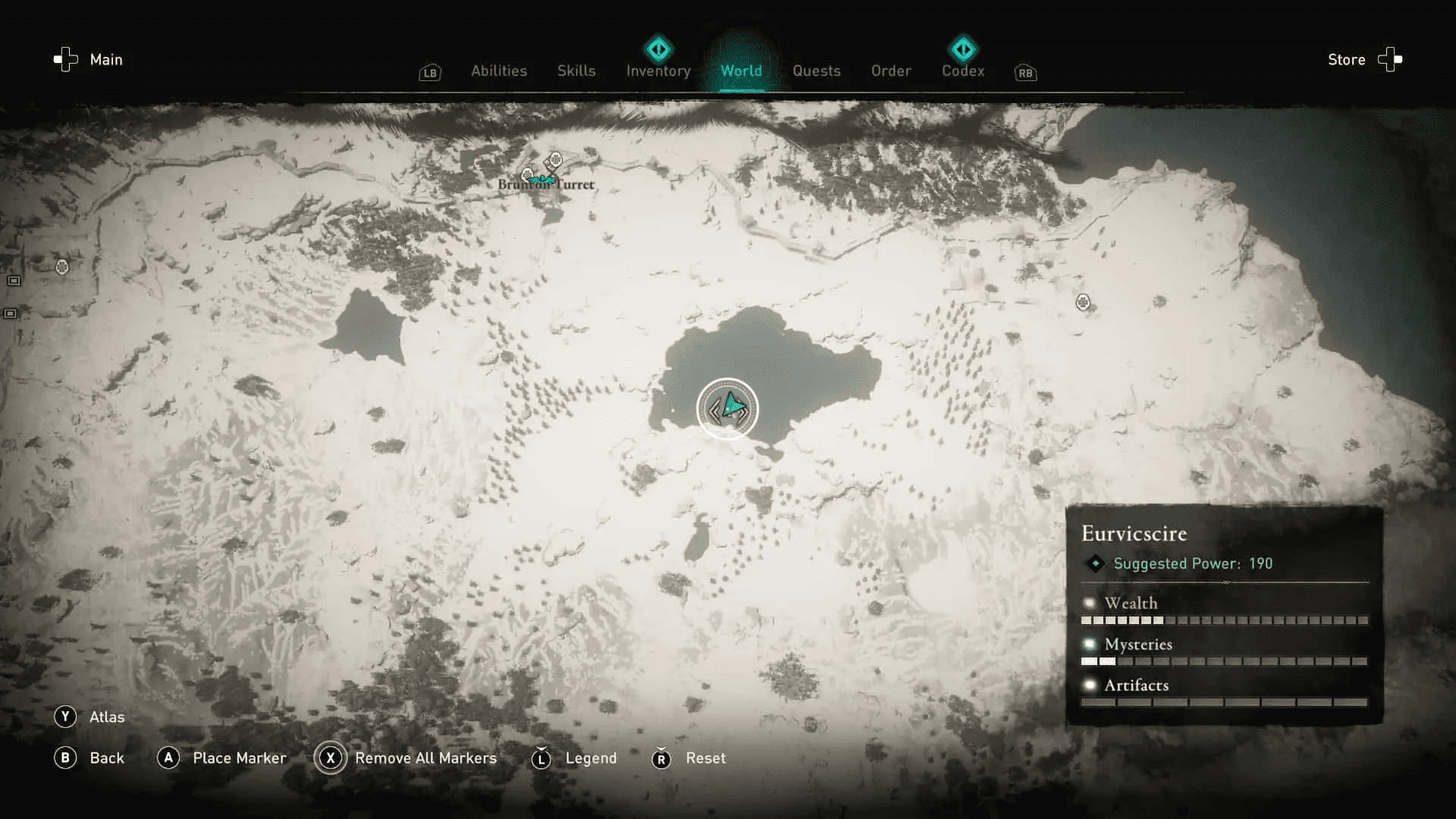Click the viewpoint icon near the eastern map edge
Viewport: 1456px width, 819px height.
click(x=1083, y=303)
